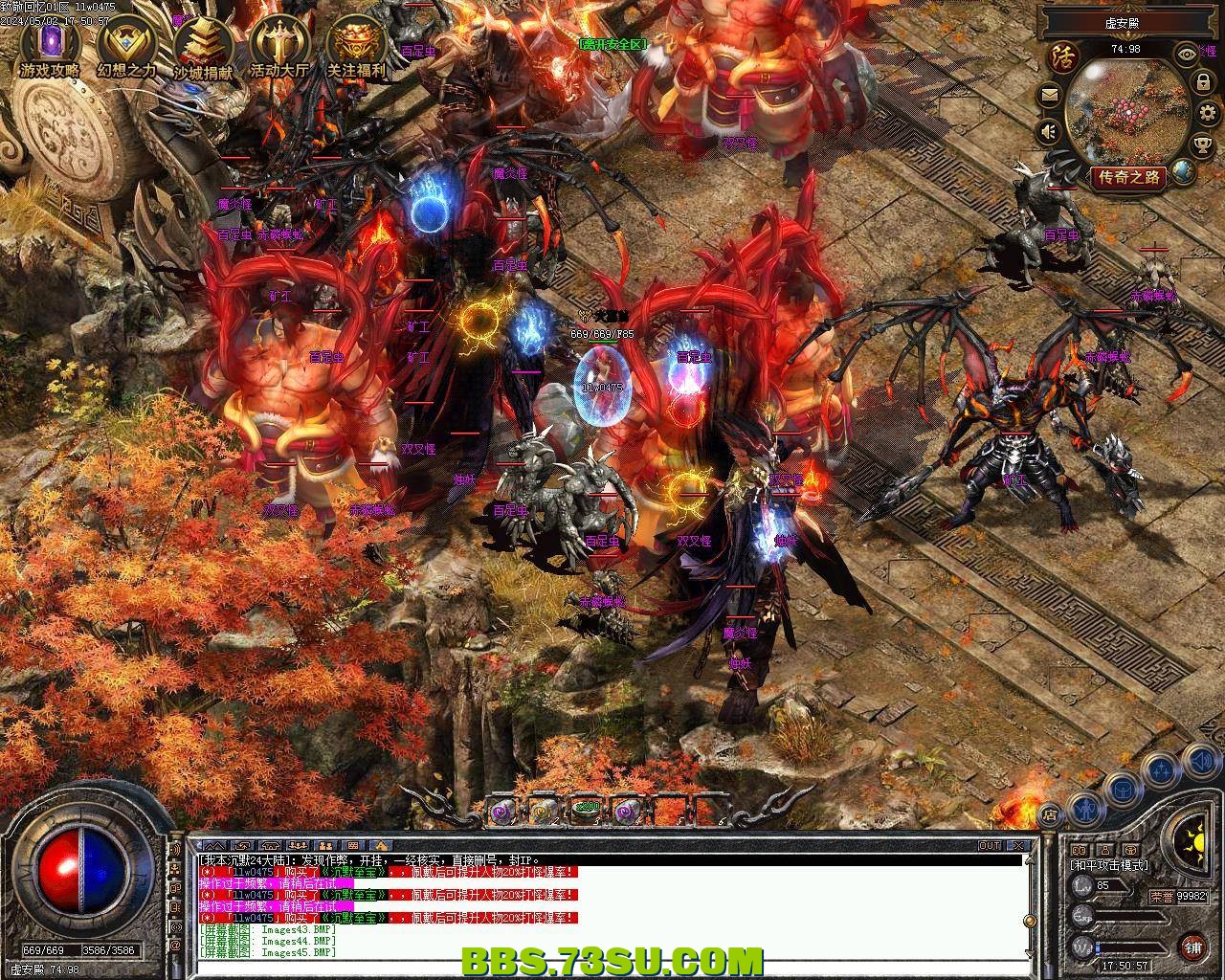Open the 店 shop button
The width and height of the screenshot is (1225, 980).
pyautogui.click(x=1050, y=814)
